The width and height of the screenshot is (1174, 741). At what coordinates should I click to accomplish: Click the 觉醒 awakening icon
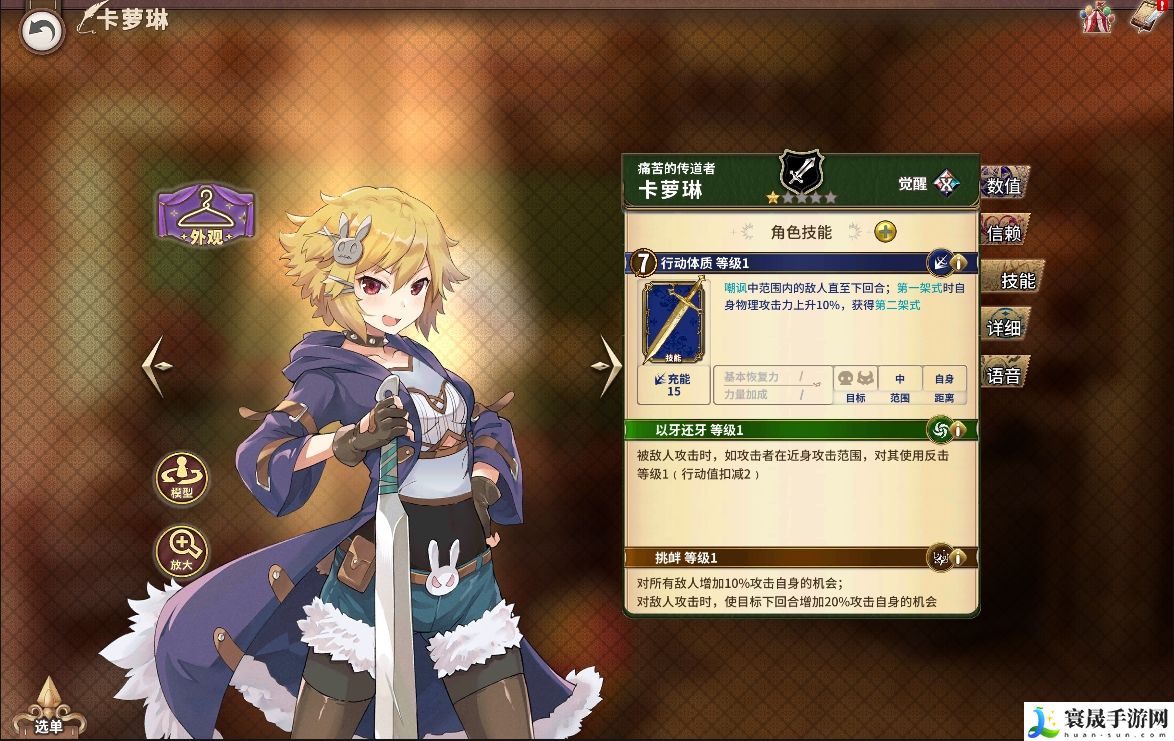click(x=945, y=184)
